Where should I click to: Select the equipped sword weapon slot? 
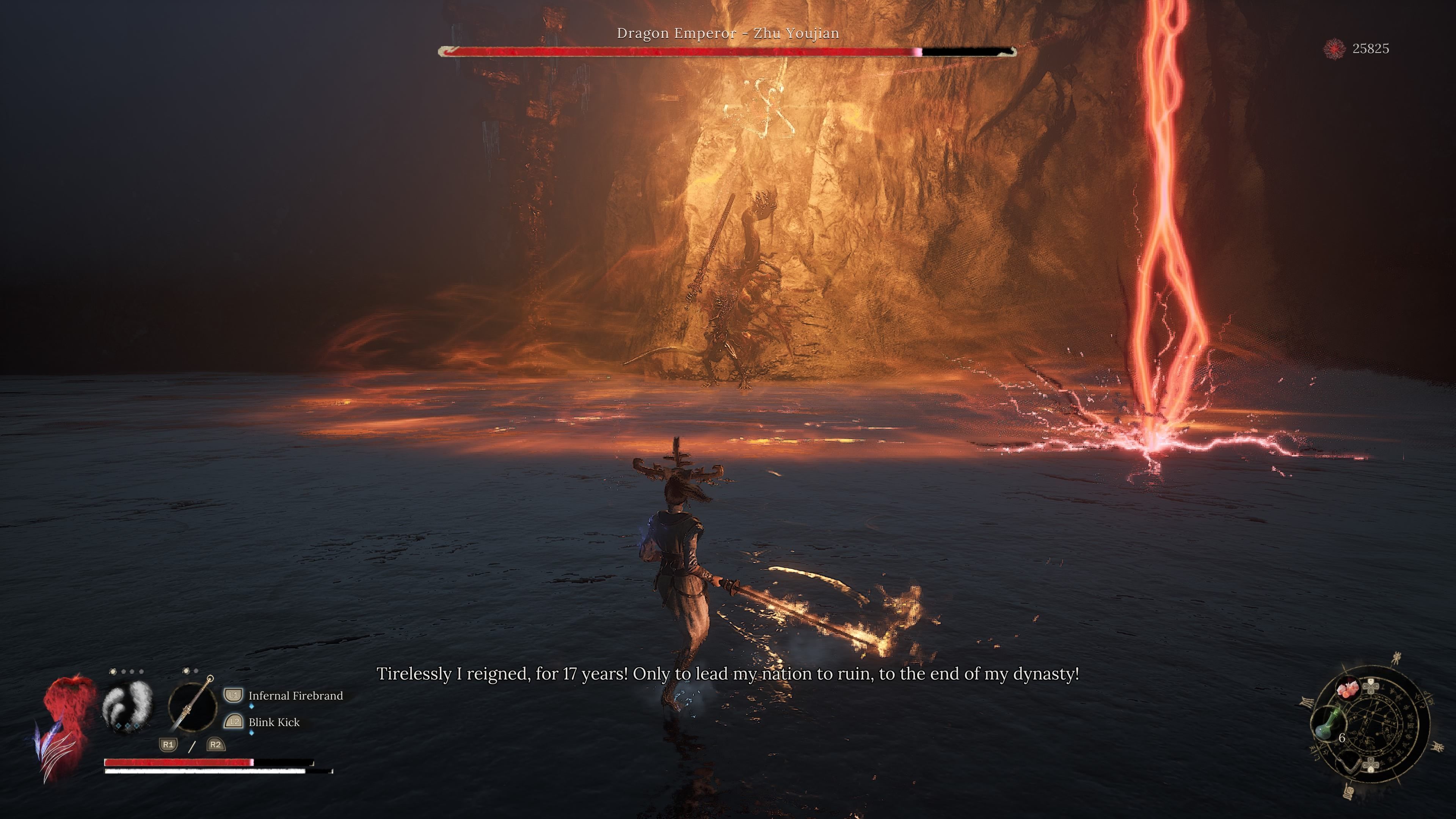[x=192, y=706]
